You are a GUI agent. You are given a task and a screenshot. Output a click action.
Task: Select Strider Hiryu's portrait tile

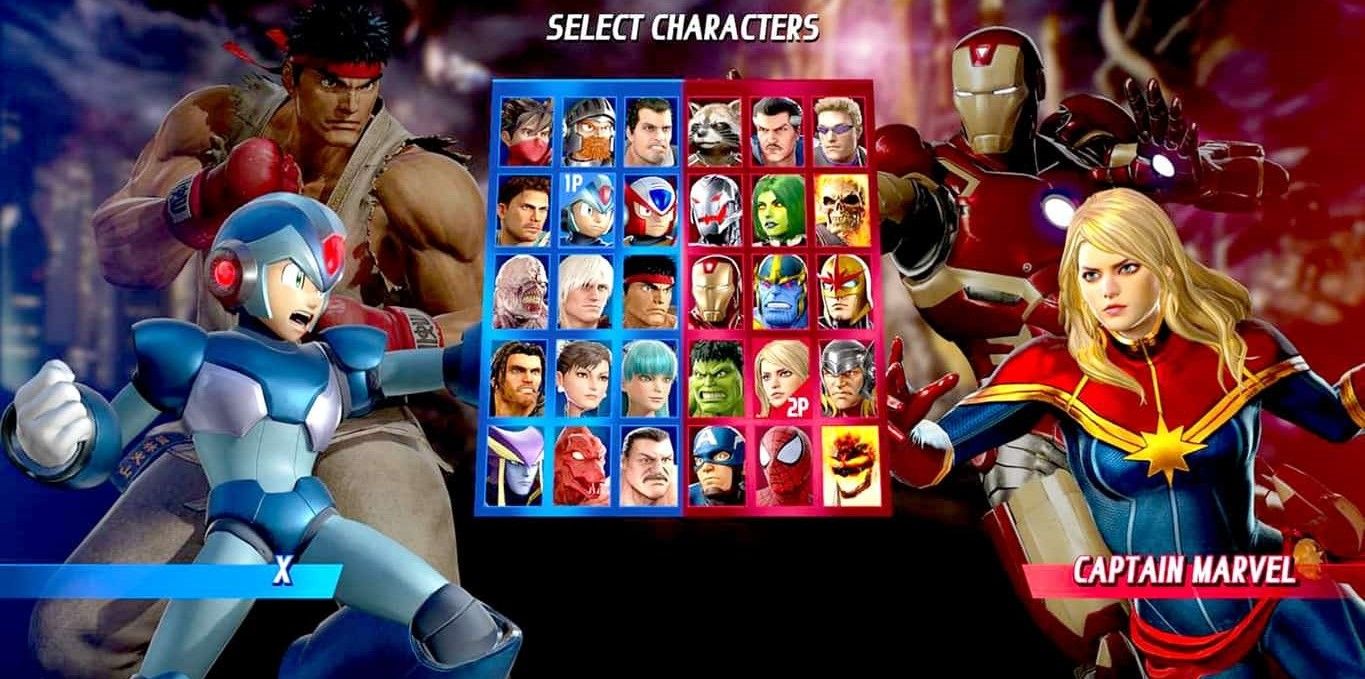coord(526,132)
